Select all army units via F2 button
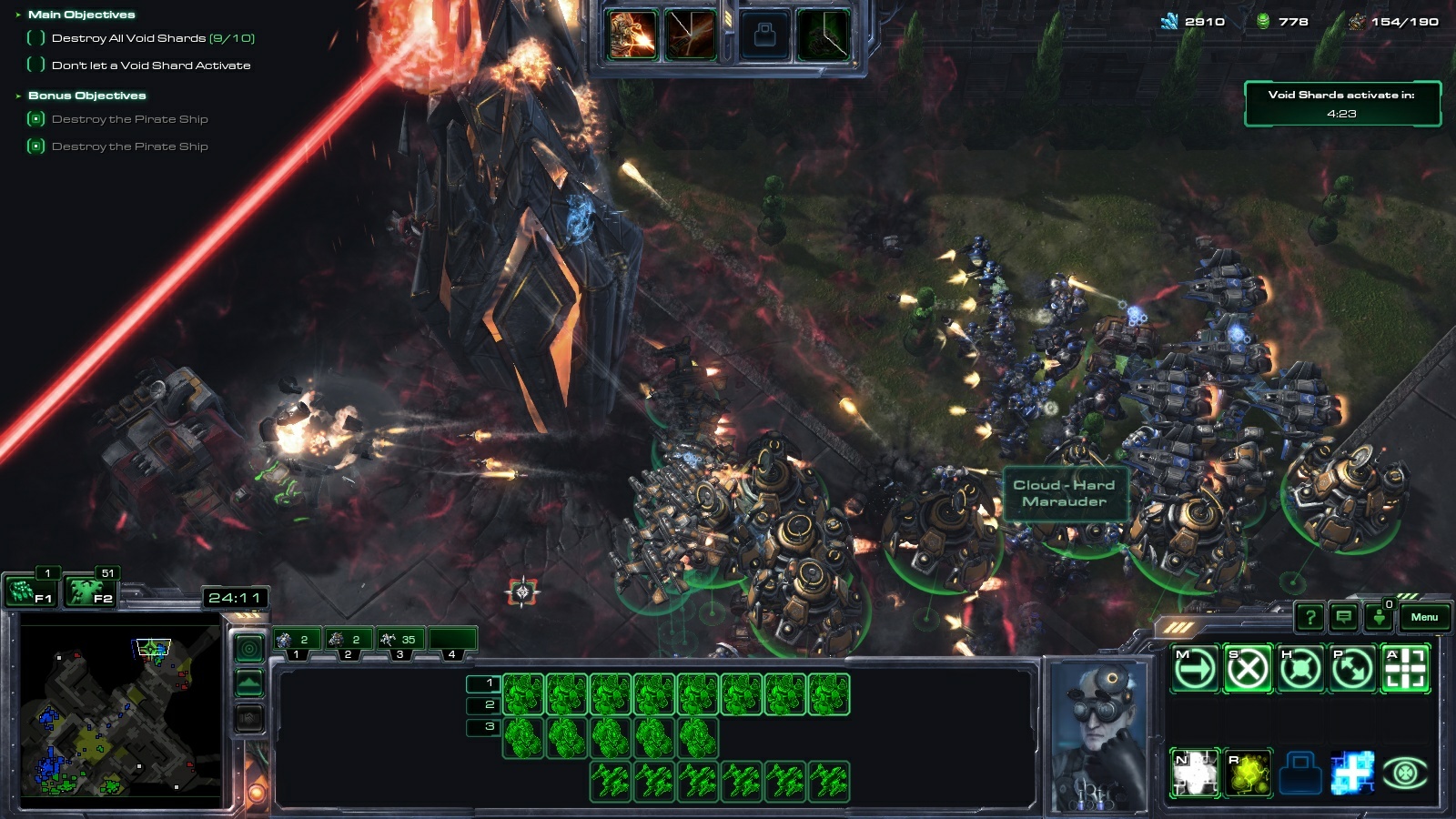The image size is (1456, 819). [x=90, y=592]
